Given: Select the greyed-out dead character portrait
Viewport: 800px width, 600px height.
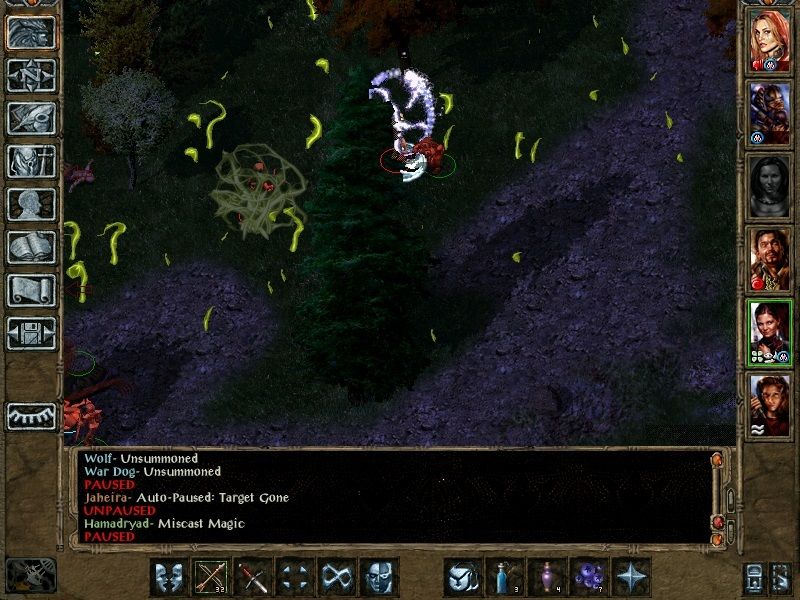Looking at the screenshot, I should (770, 186).
